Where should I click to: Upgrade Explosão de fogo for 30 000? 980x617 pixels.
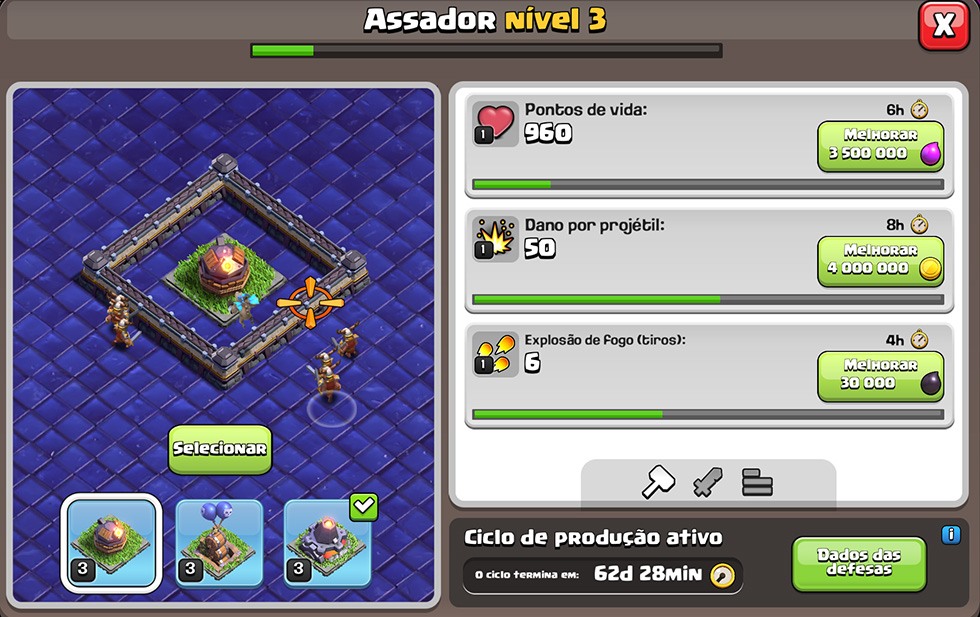coord(880,376)
